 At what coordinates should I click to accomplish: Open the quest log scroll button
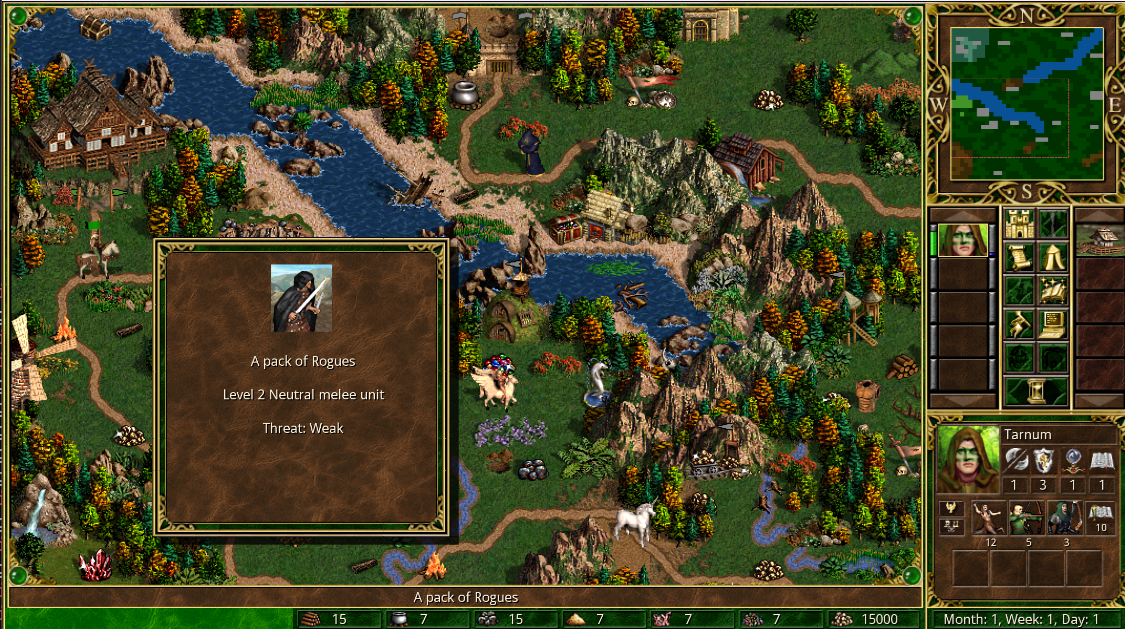pyautogui.click(x=1019, y=258)
